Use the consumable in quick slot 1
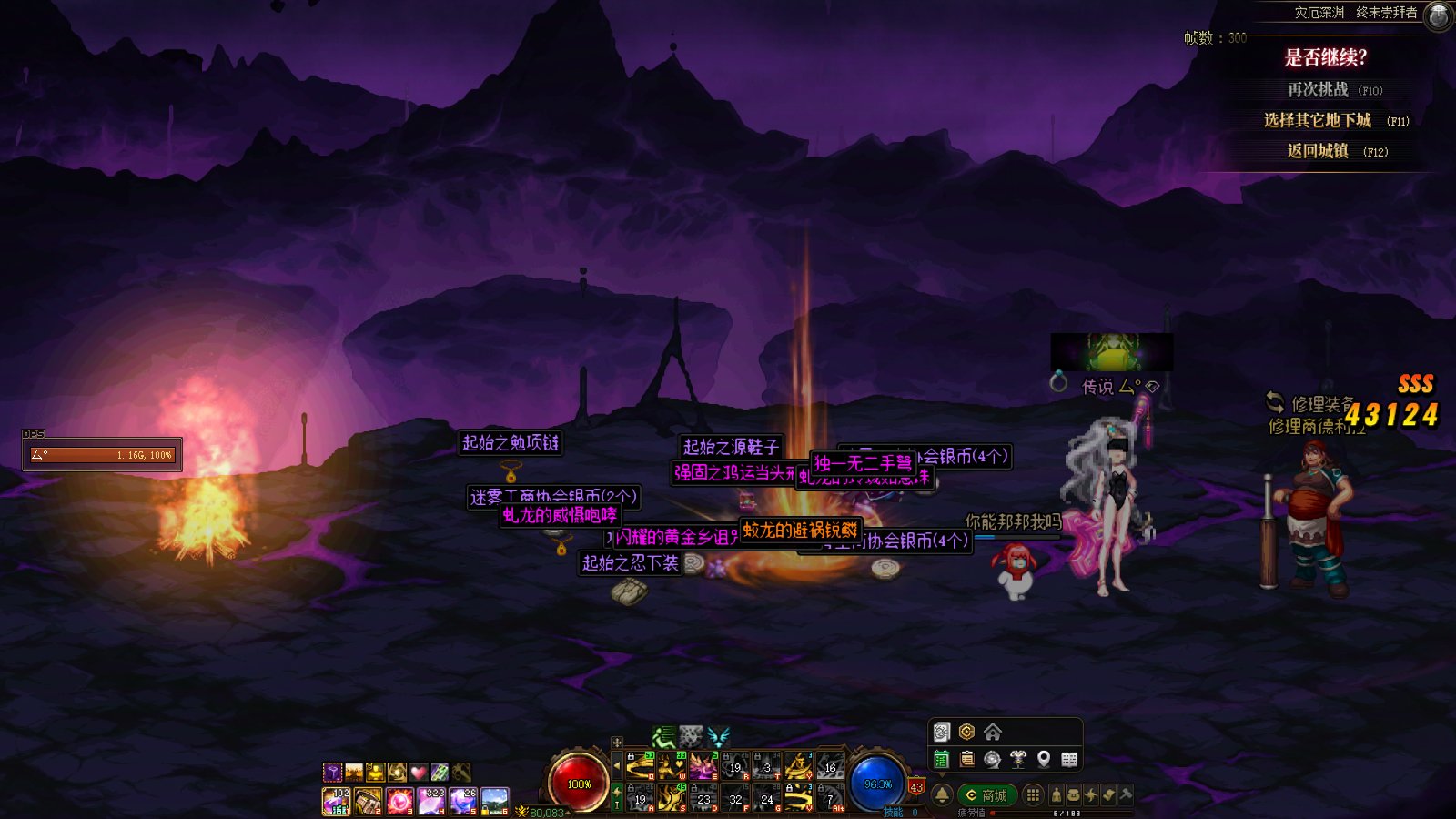Image resolution: width=1456 pixels, height=819 pixels. click(336, 801)
